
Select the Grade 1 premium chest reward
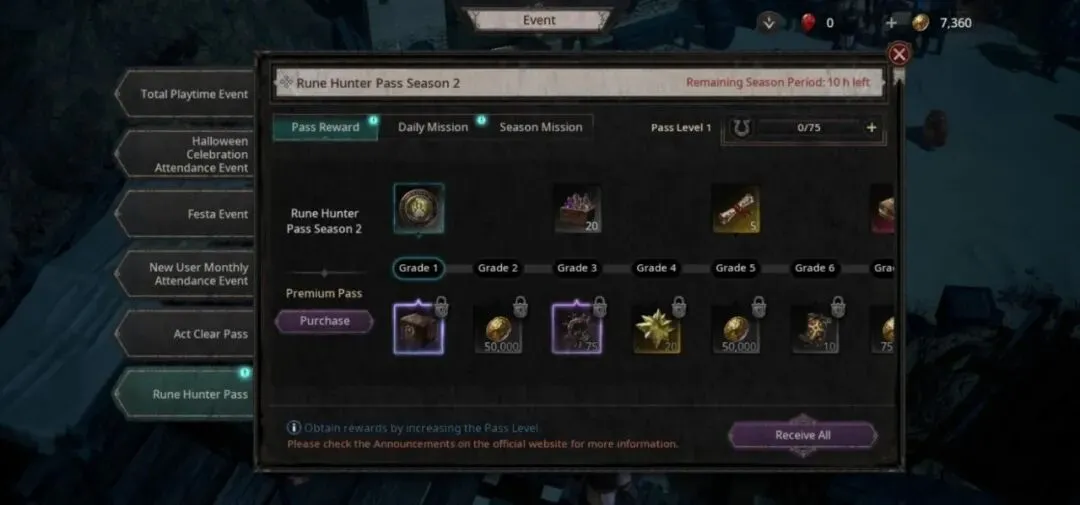click(418, 329)
